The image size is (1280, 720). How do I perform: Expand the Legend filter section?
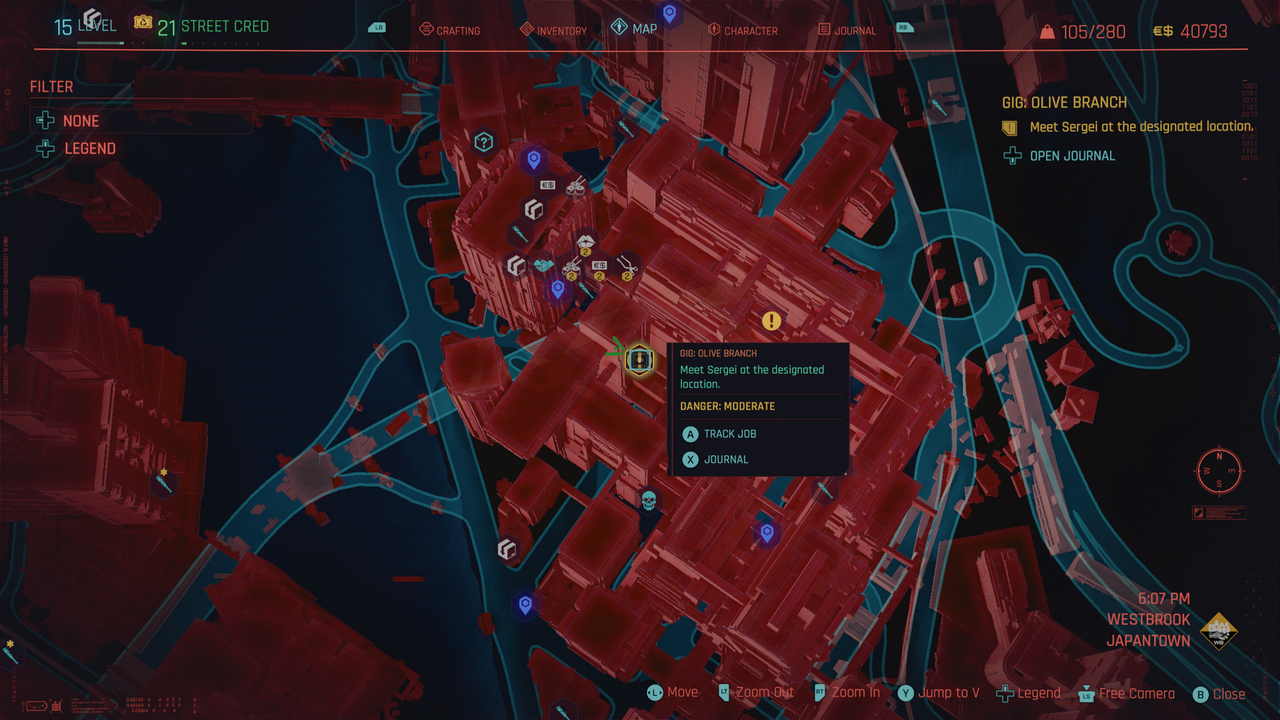click(x=89, y=148)
